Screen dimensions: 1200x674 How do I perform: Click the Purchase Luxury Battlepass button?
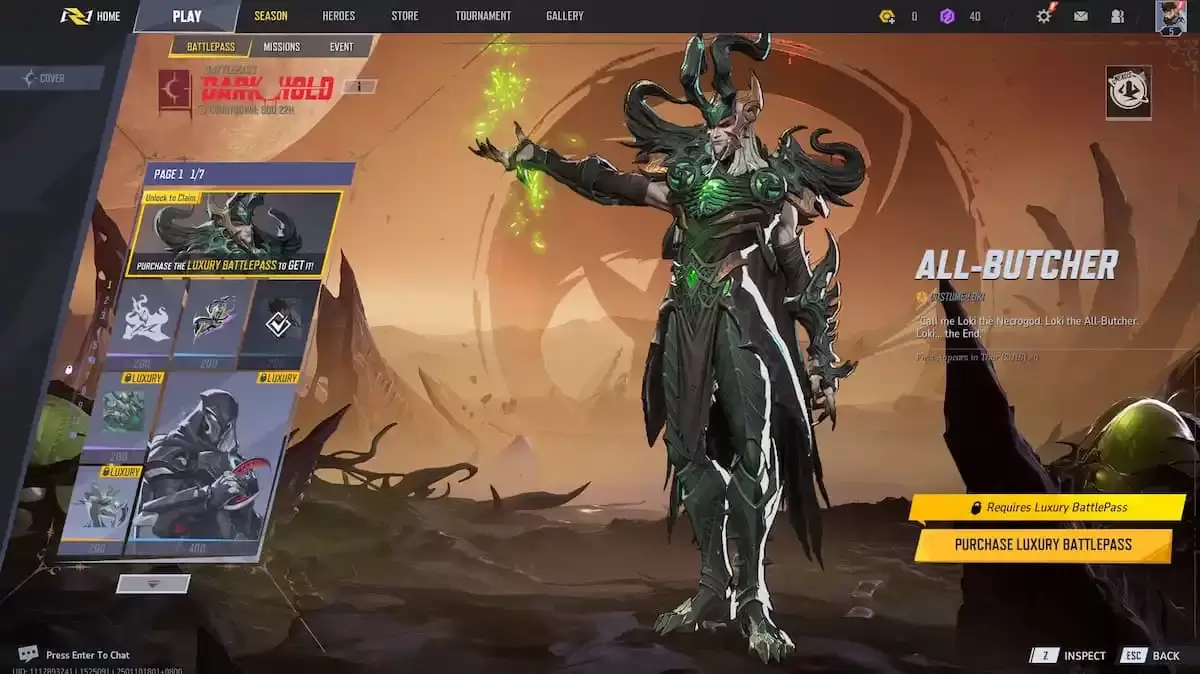[1042, 545]
